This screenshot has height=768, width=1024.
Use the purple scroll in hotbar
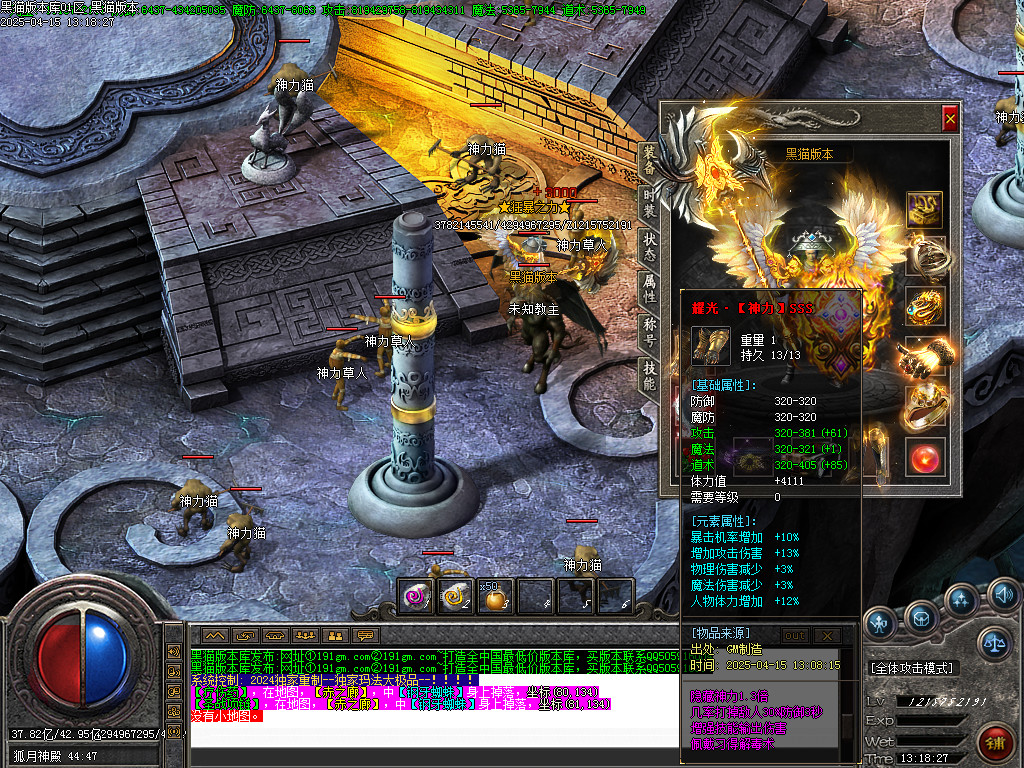tap(415, 597)
